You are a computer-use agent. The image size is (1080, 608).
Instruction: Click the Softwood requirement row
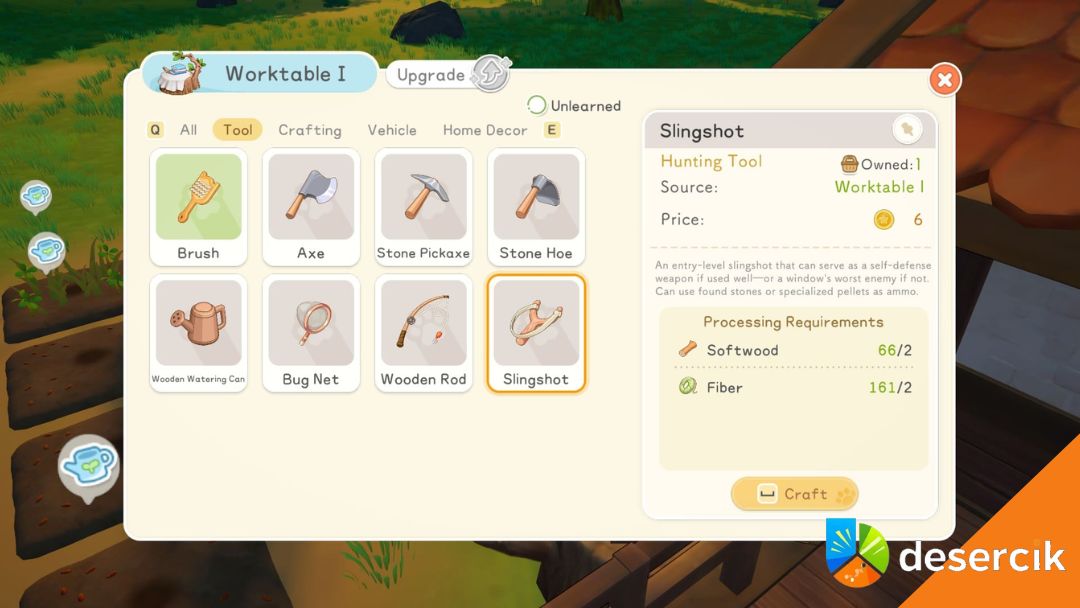click(794, 350)
